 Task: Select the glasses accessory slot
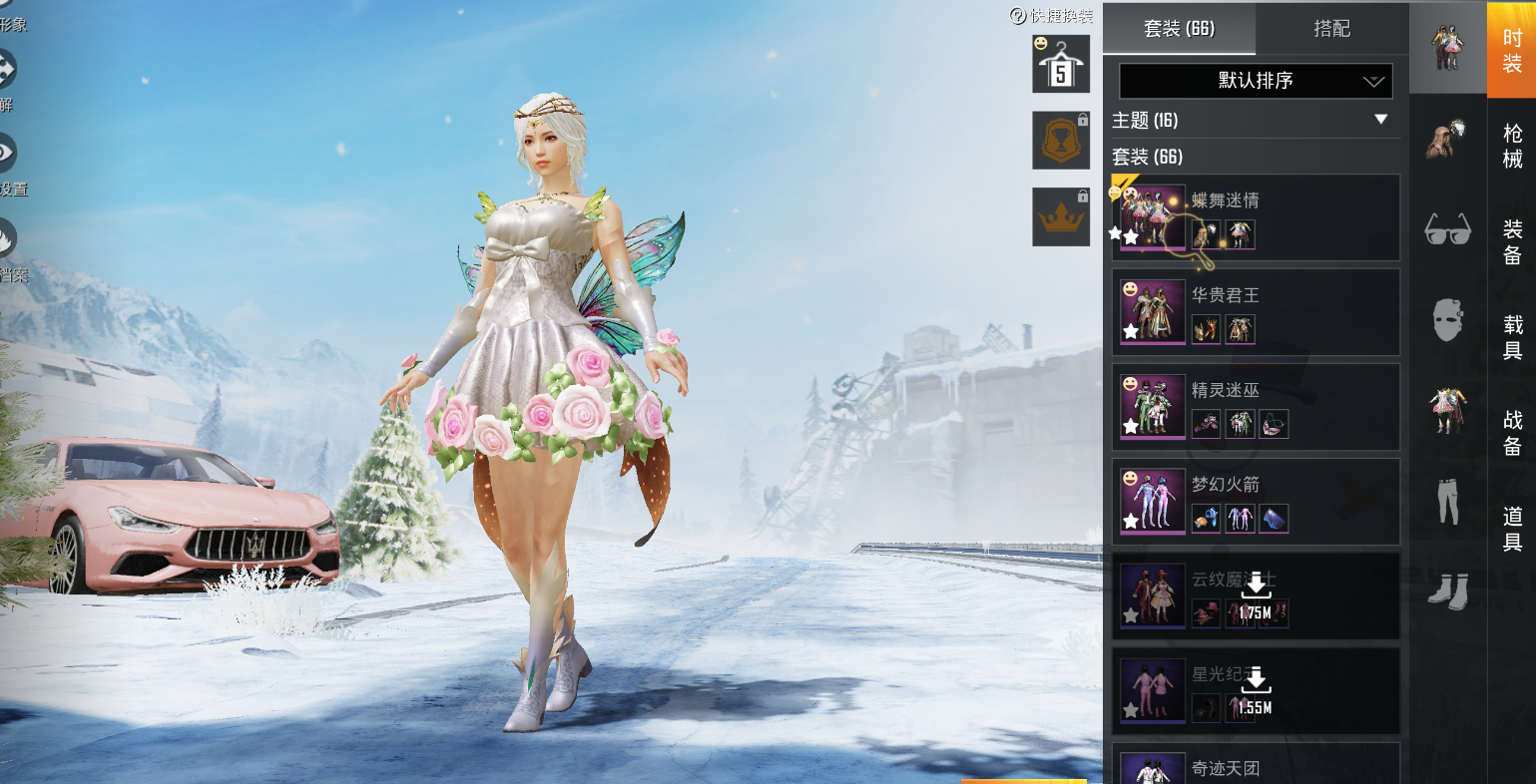(1447, 229)
